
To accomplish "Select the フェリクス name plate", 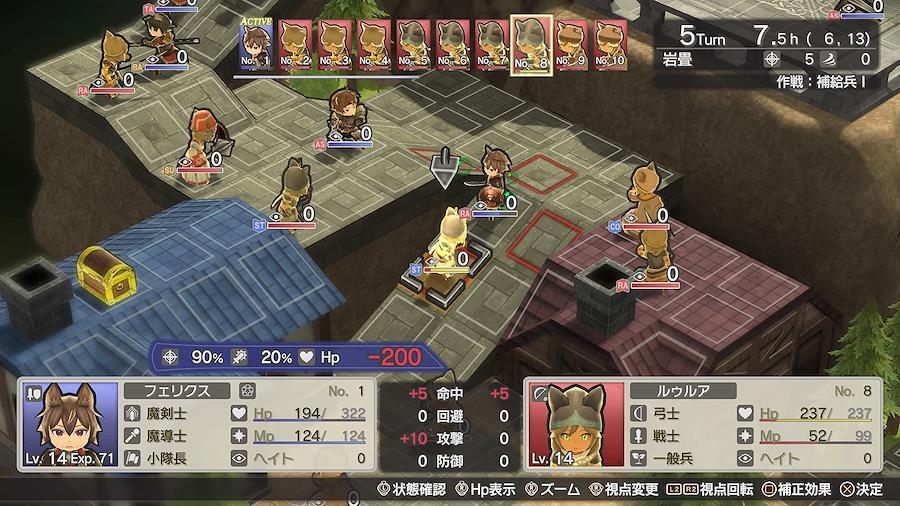I will (x=178, y=390).
